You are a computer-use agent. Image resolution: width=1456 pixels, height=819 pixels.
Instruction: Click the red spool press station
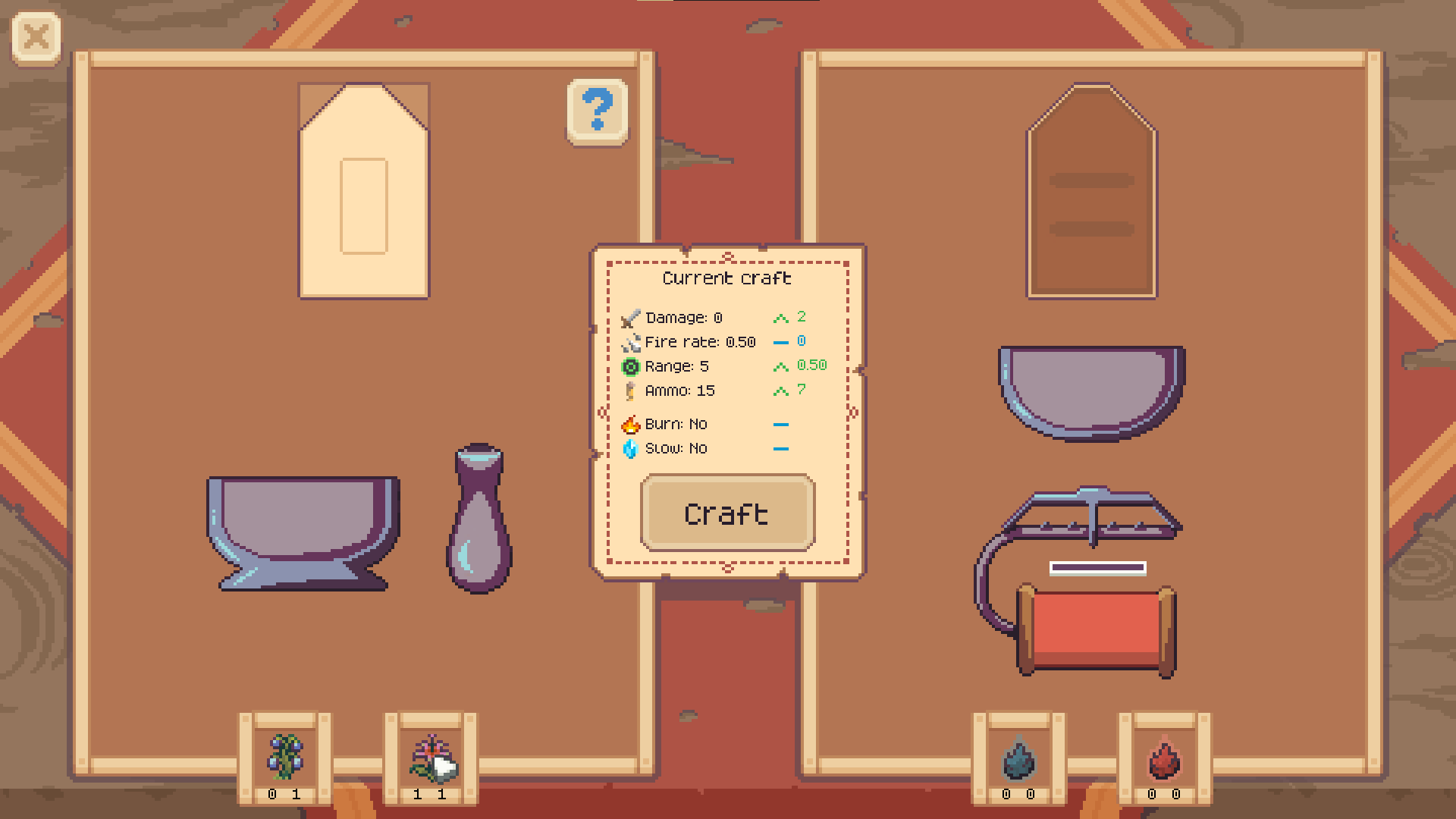pos(1094,629)
